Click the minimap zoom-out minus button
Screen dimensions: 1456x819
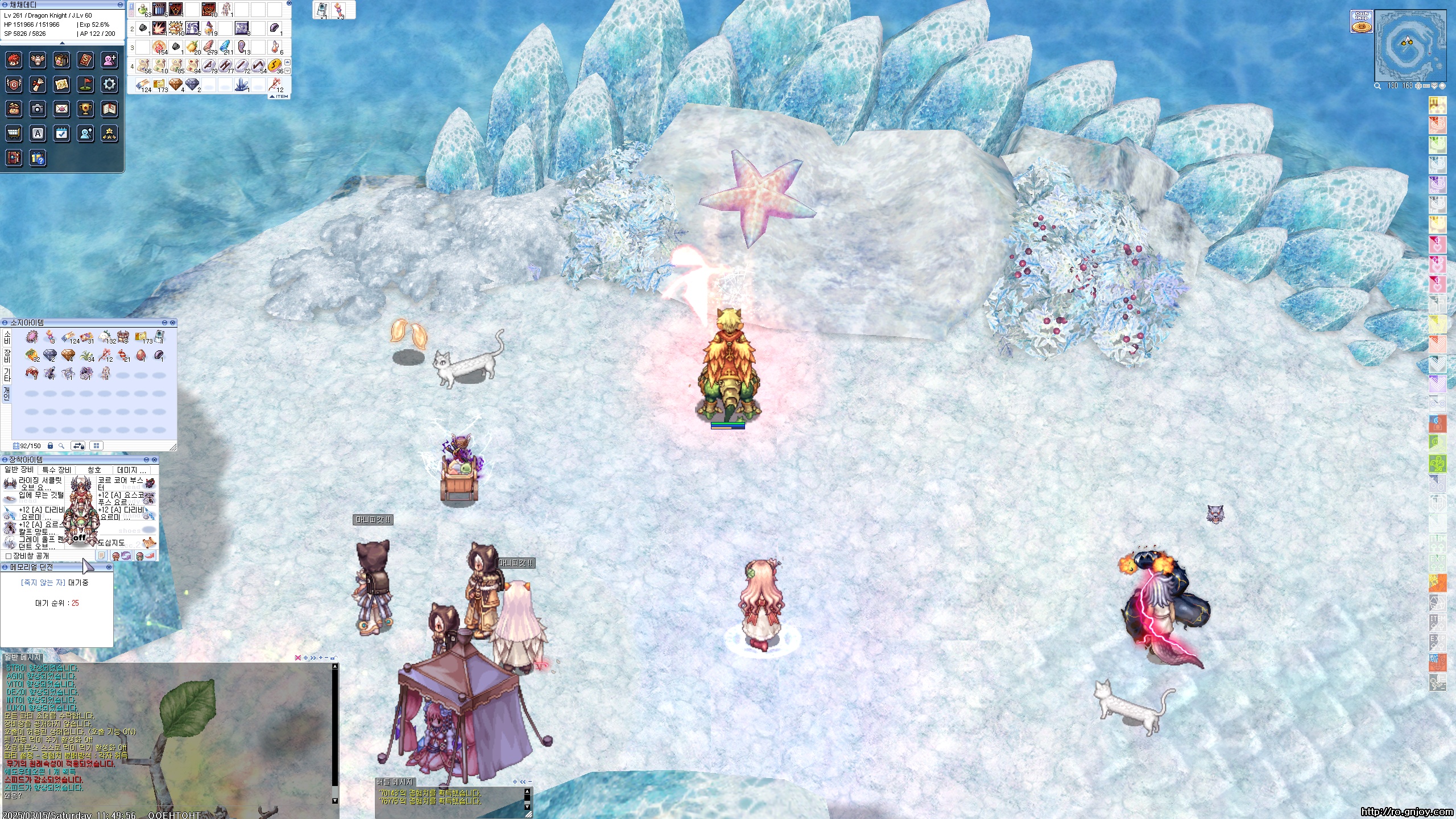click(x=1426, y=86)
